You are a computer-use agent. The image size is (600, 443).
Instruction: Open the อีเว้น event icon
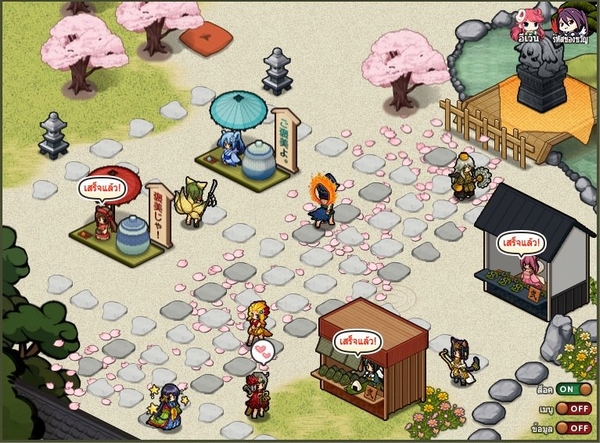click(530, 24)
